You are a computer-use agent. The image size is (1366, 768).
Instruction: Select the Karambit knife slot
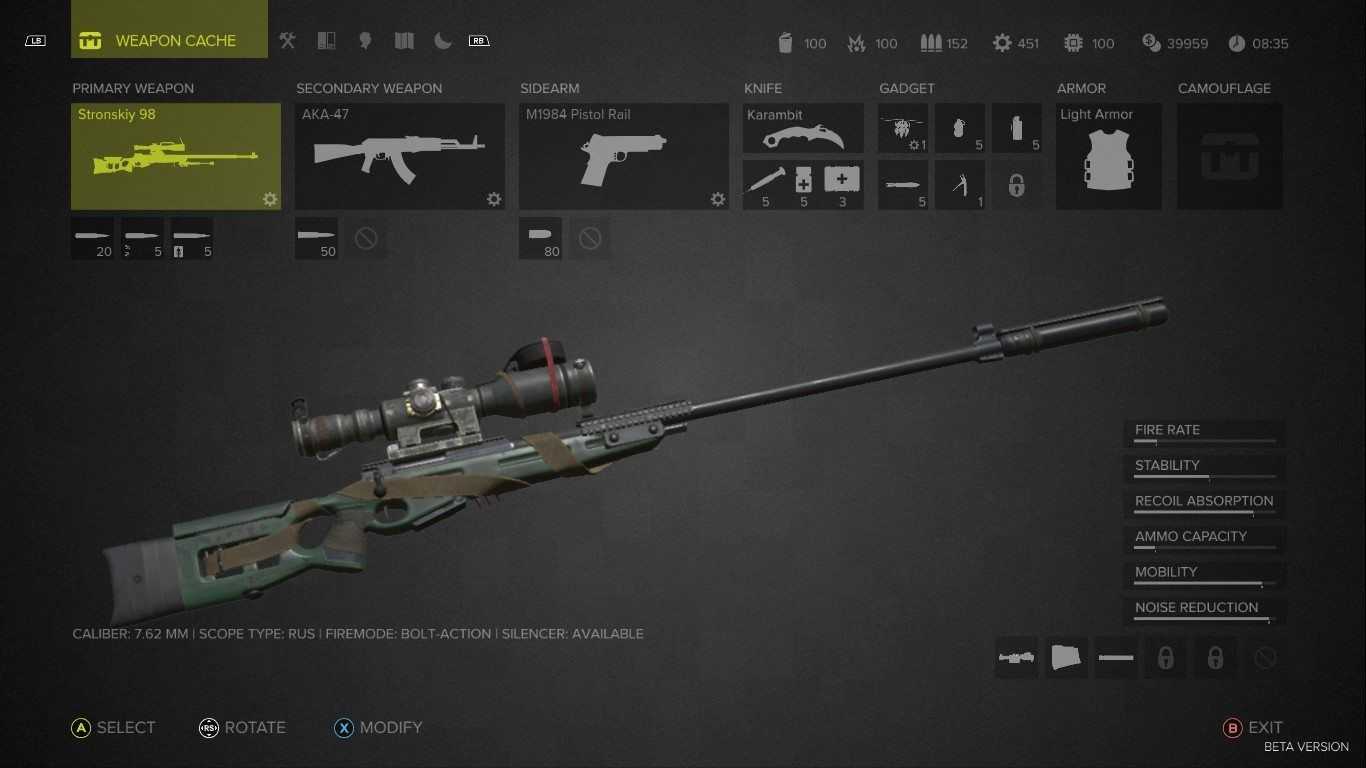(803, 128)
